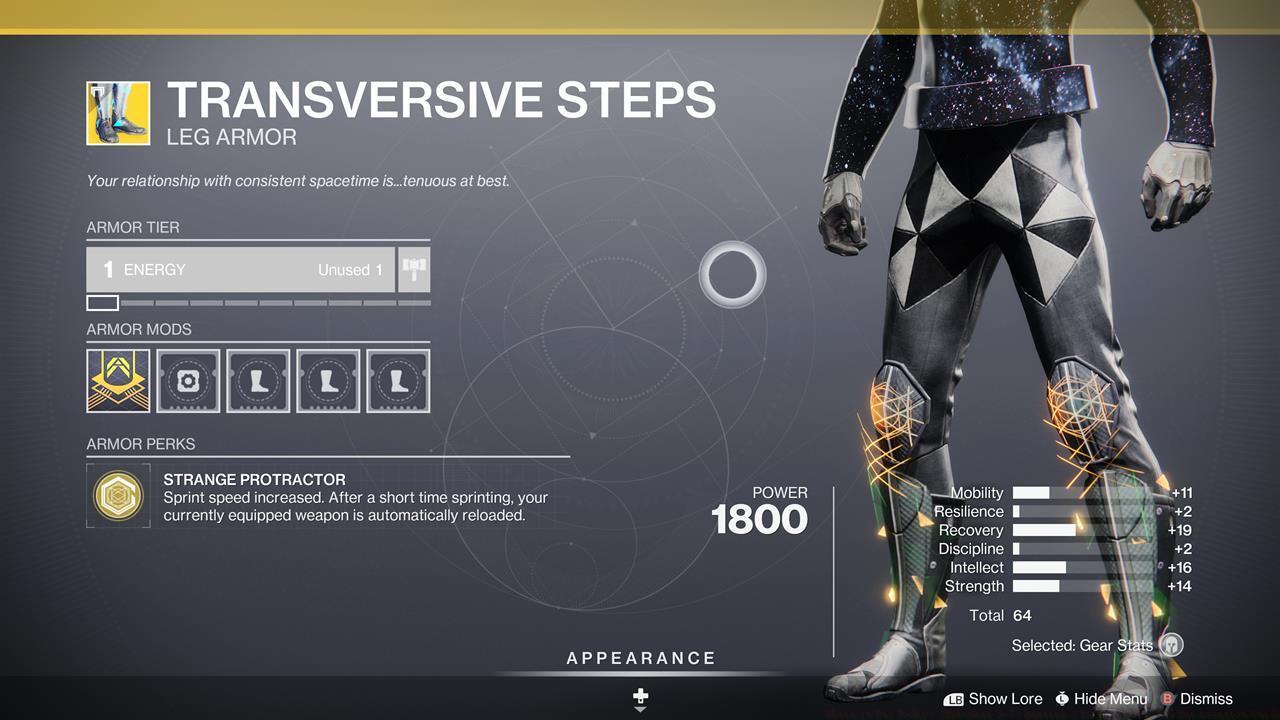Select the general armor mod socket
This screenshot has height=720, width=1280.
pyautogui.click(x=187, y=380)
